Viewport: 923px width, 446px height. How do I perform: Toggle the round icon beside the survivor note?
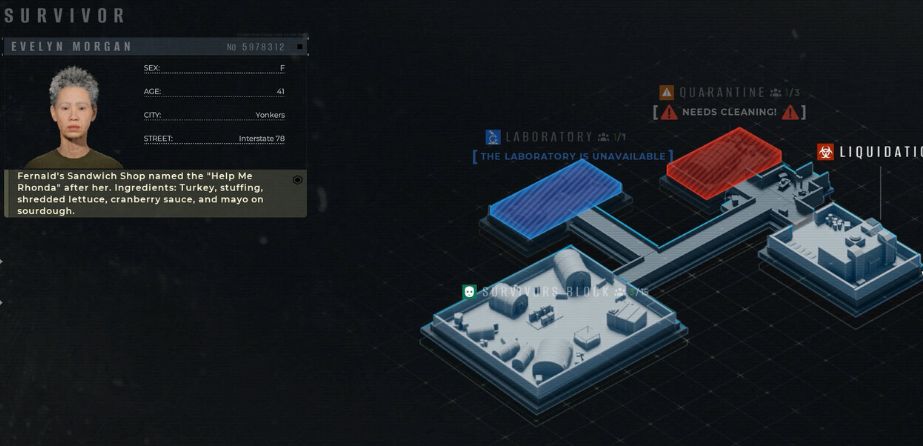click(297, 180)
